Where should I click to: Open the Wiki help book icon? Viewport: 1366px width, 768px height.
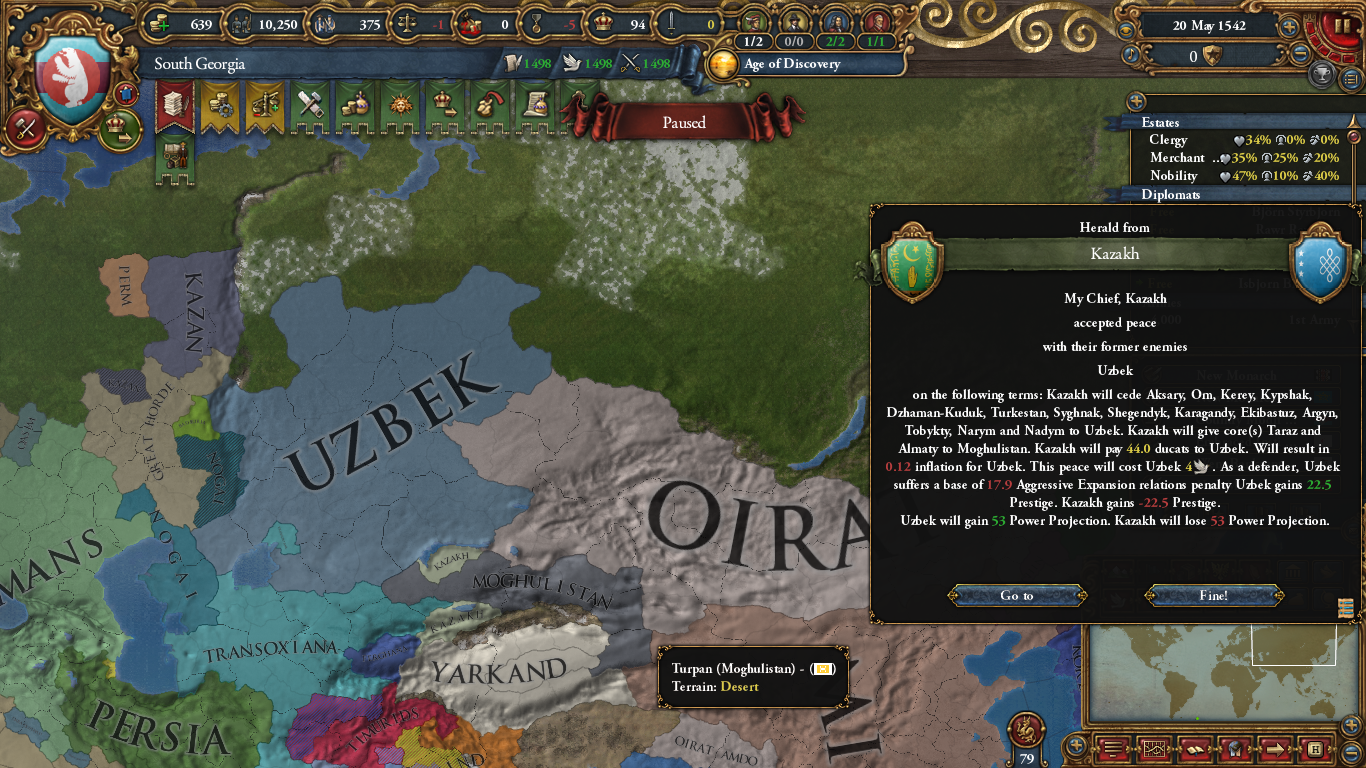pyautogui.click(x=1196, y=748)
